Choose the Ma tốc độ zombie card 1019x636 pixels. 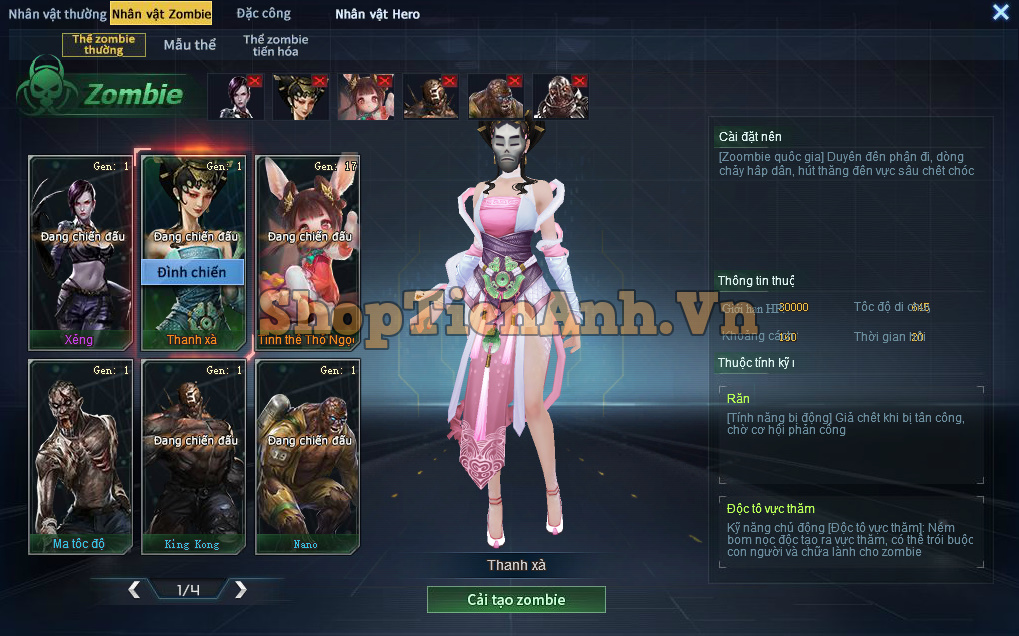click(x=80, y=455)
